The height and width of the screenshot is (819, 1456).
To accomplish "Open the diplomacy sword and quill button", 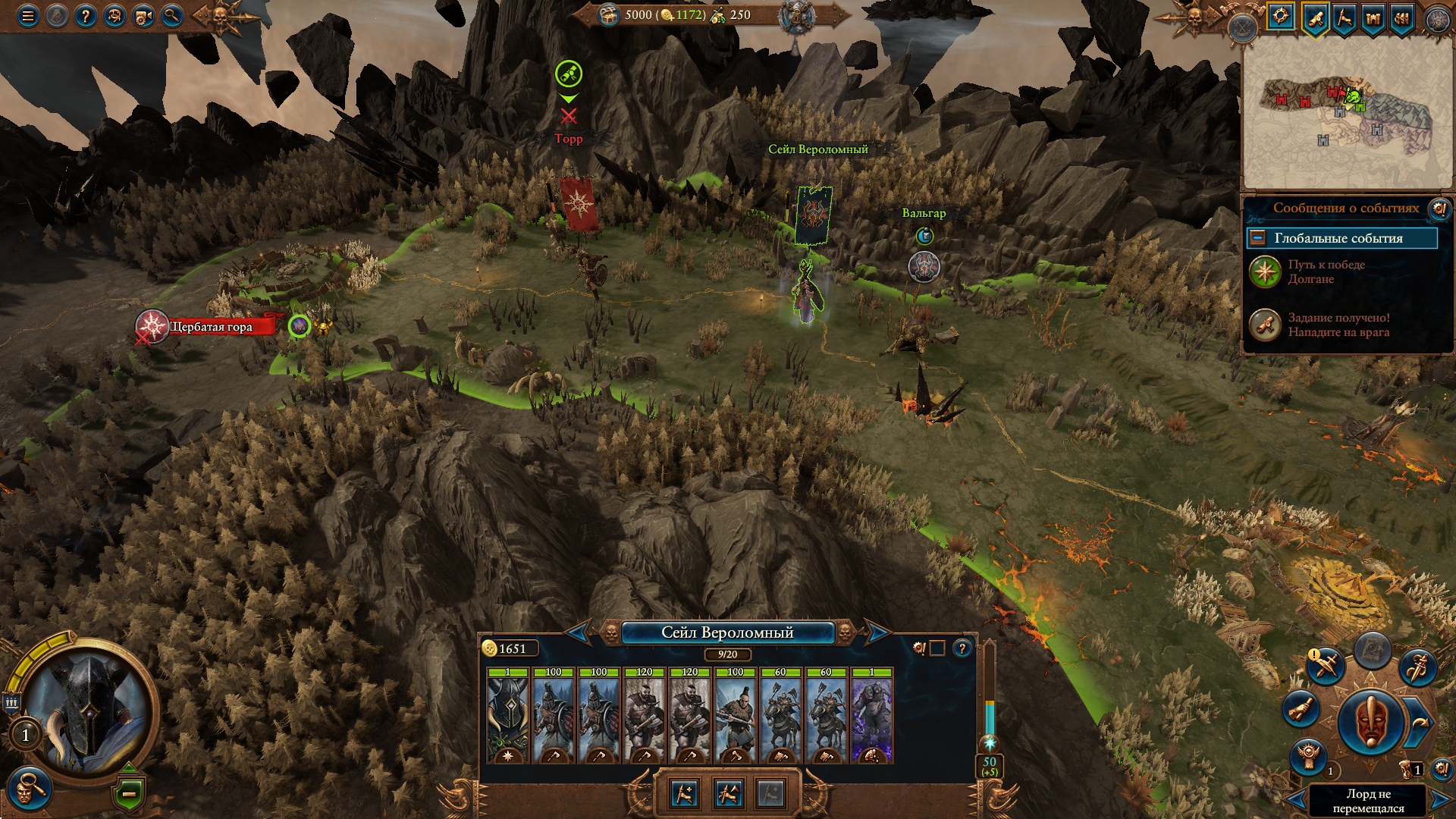I will tap(1326, 666).
